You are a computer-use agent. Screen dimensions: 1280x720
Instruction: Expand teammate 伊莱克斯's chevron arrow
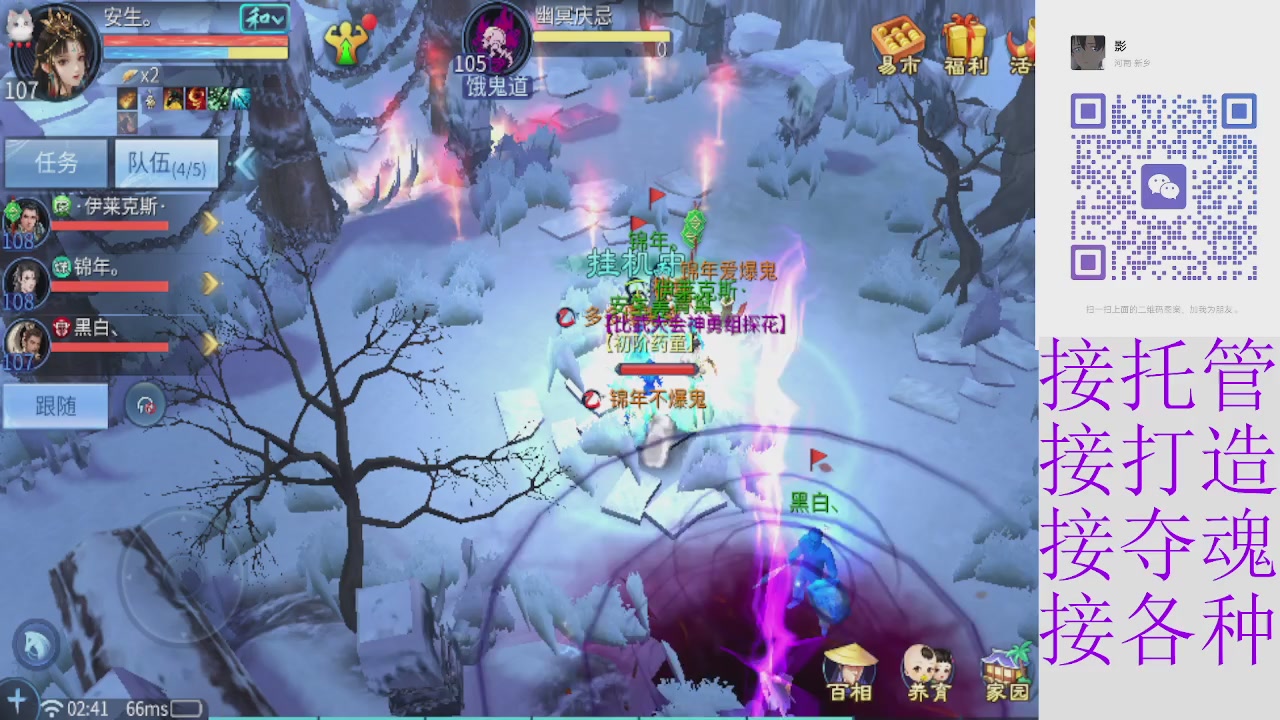(x=209, y=223)
